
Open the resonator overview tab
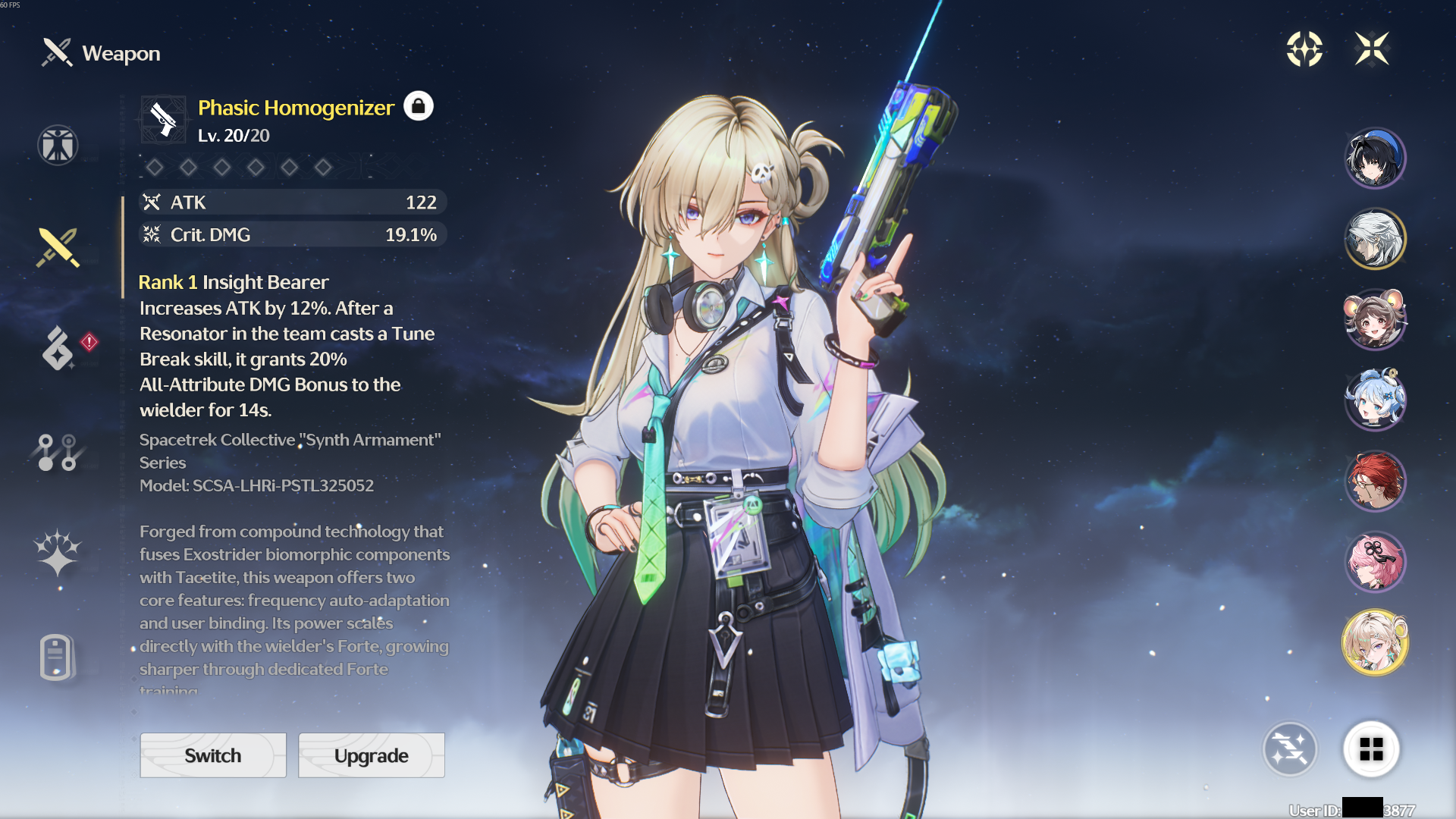pos(58,145)
